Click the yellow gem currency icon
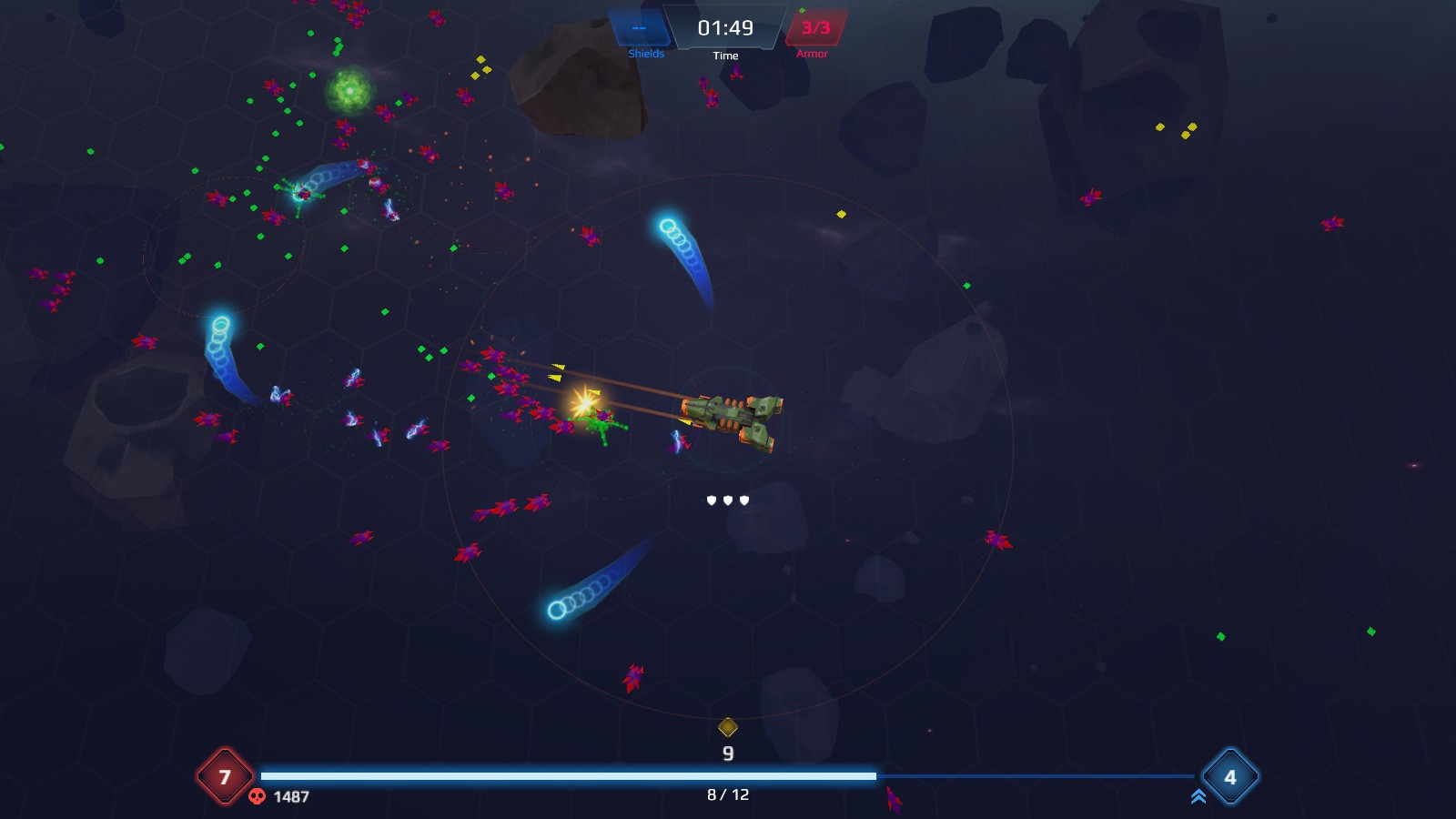The width and height of the screenshot is (1456, 819). (x=727, y=727)
